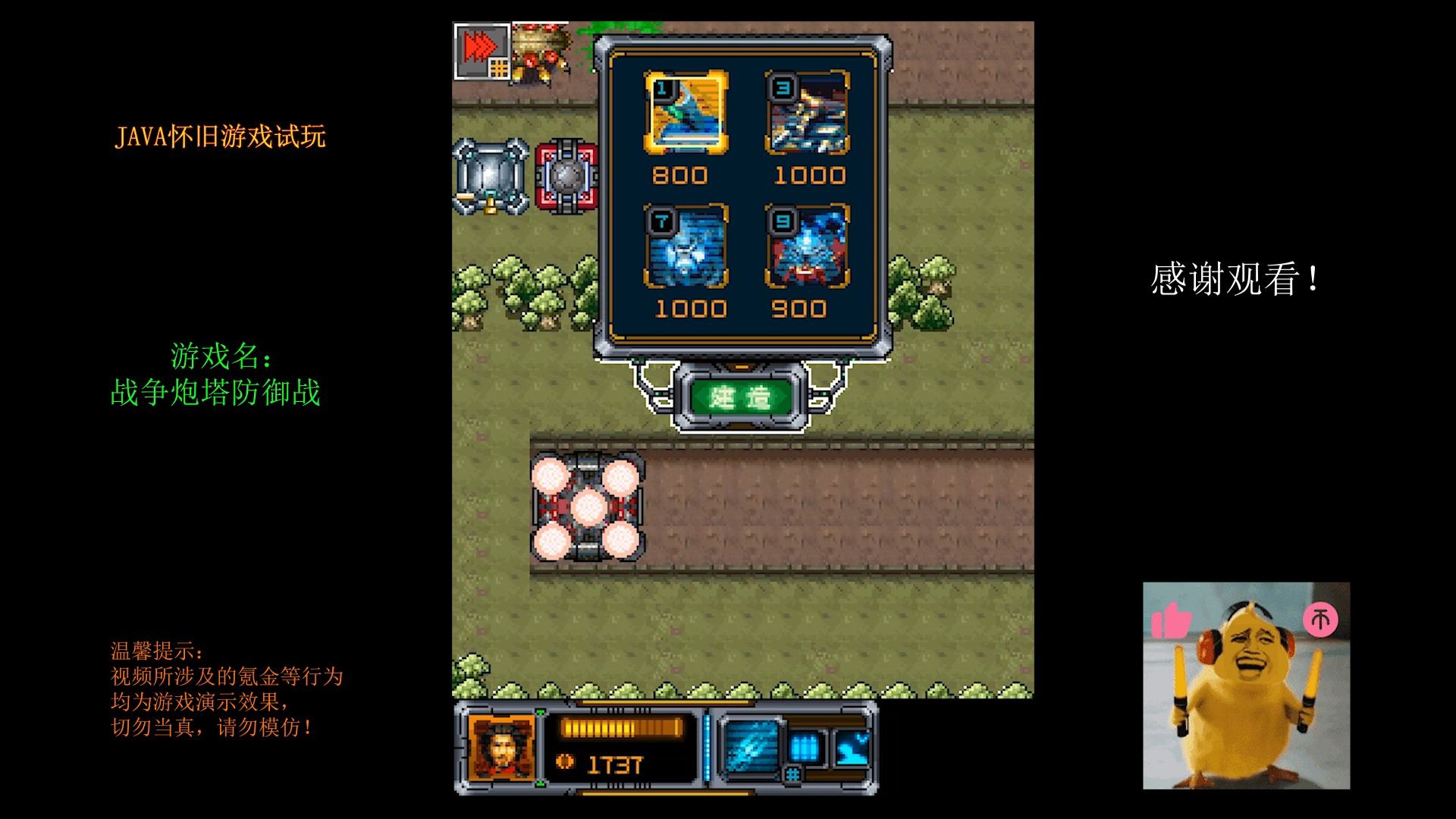
Task: Select tower option 9 costing 900
Action: tap(807, 246)
